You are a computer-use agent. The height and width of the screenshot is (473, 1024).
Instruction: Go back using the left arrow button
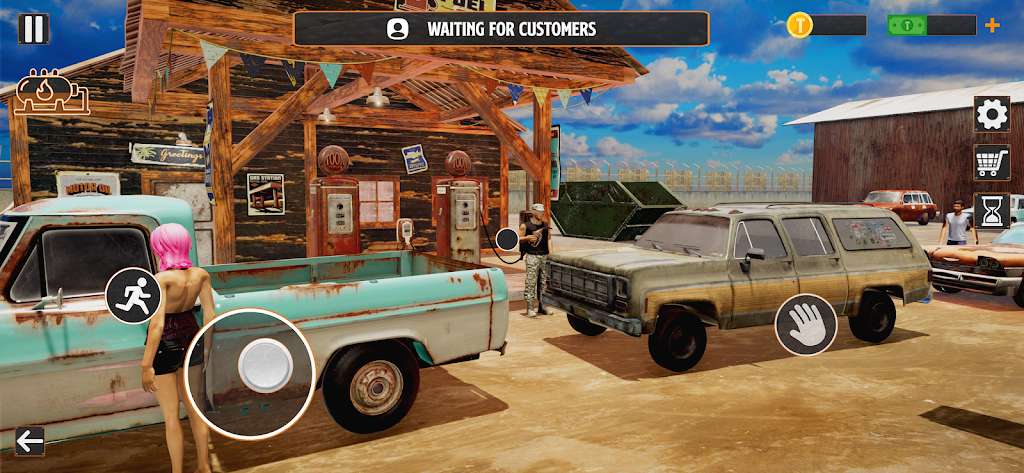coord(30,441)
